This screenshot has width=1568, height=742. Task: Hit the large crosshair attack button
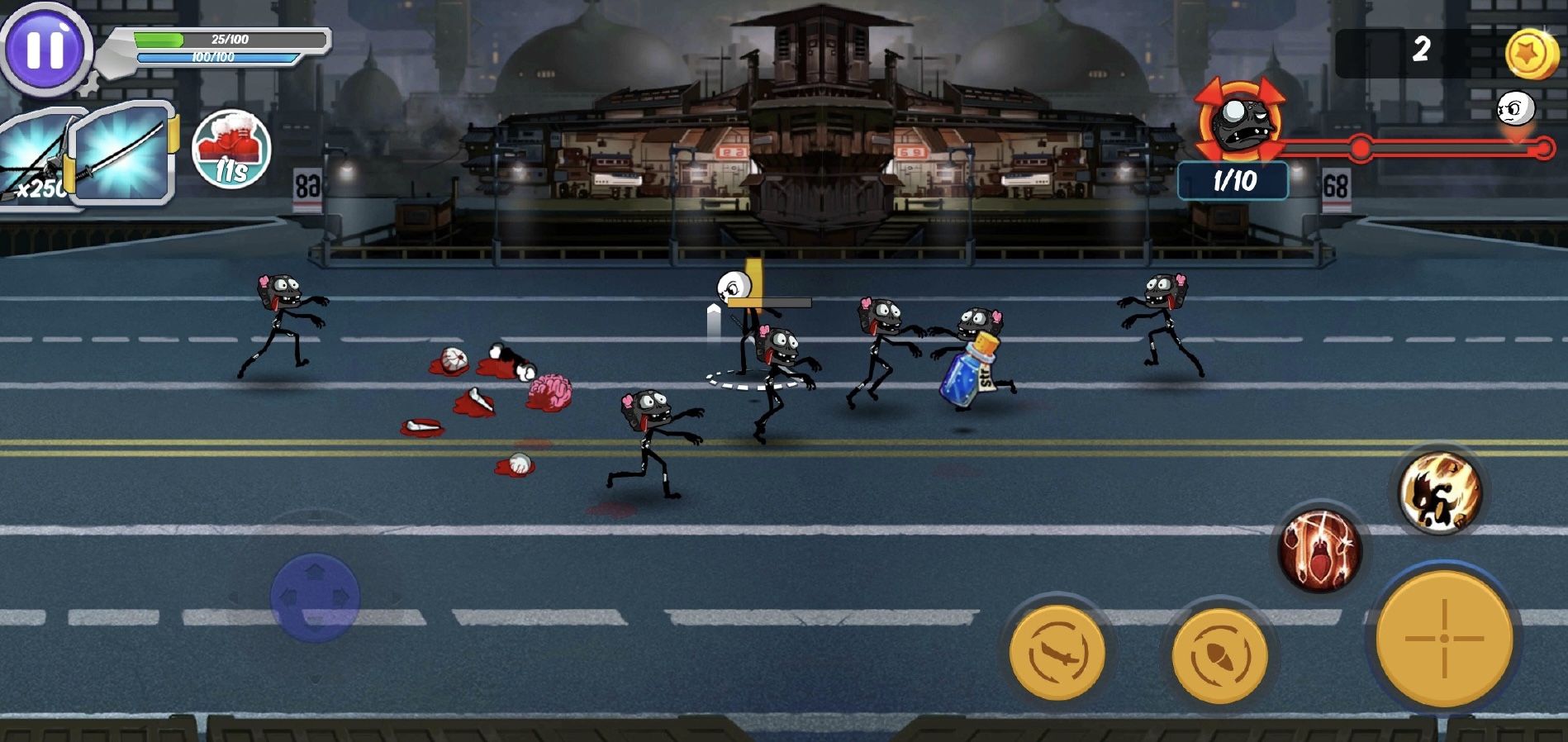click(1444, 638)
